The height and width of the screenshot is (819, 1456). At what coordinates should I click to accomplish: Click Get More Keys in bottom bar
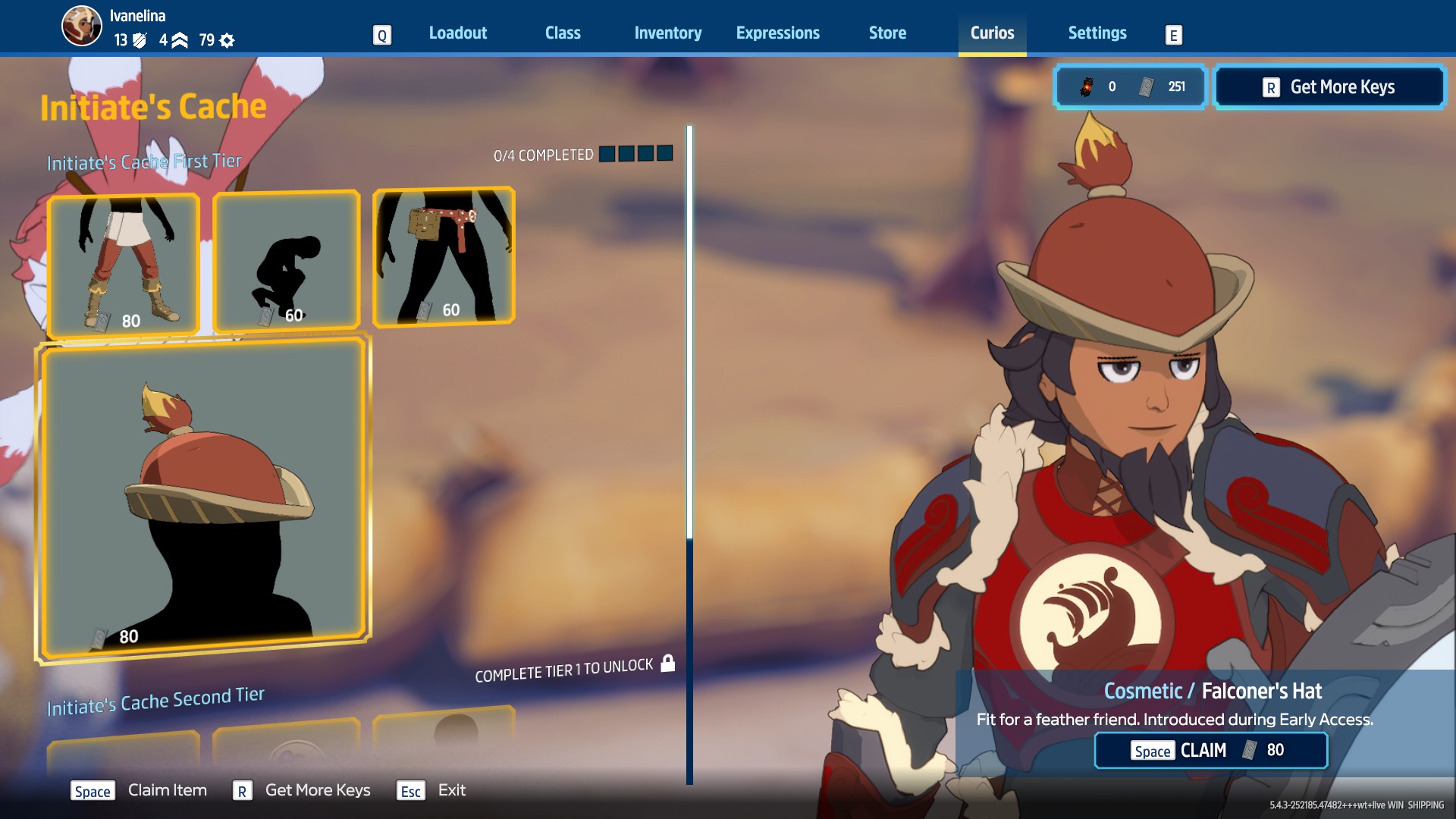(x=317, y=790)
